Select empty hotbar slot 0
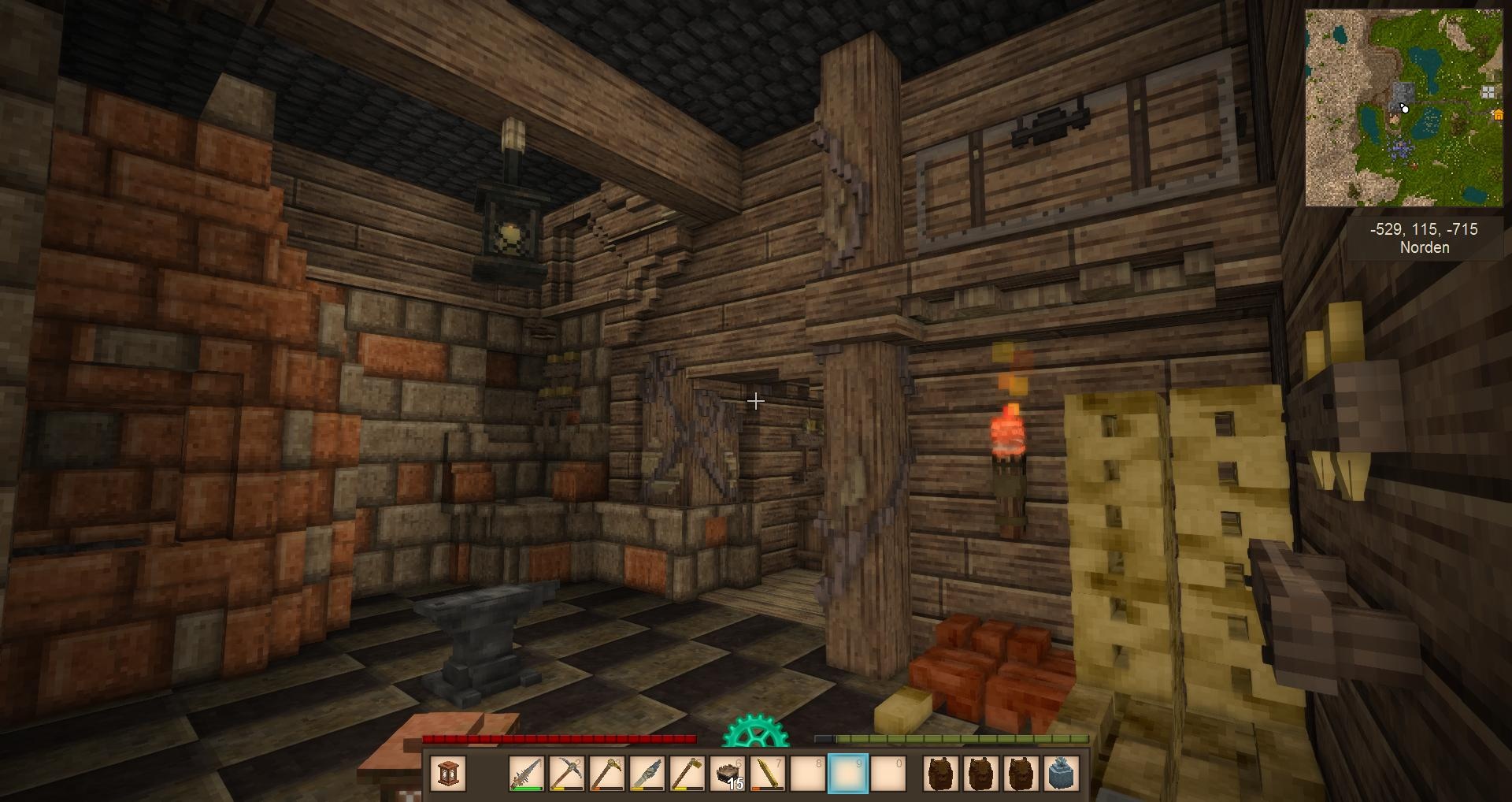This screenshot has height=802, width=1512. tap(889, 773)
